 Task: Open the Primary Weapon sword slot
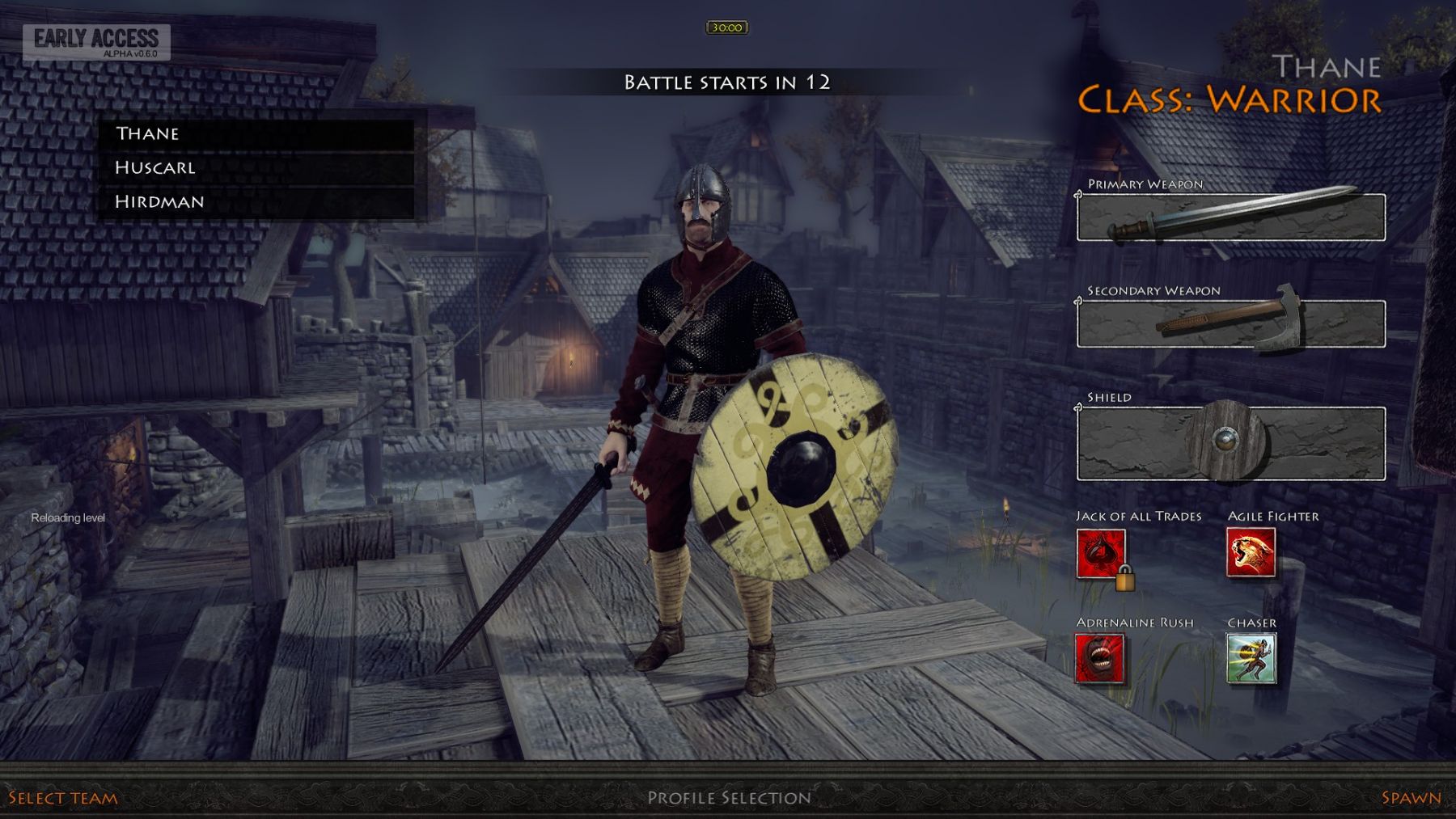pos(1230,217)
